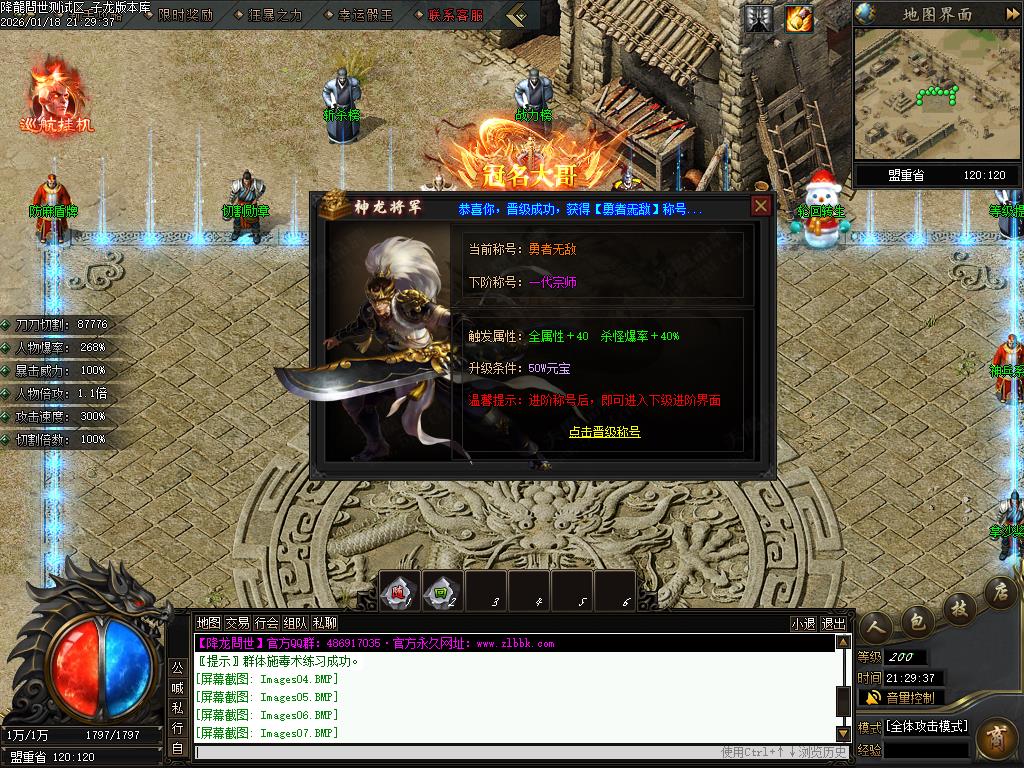Switch to the 交易 chat tab

click(237, 623)
